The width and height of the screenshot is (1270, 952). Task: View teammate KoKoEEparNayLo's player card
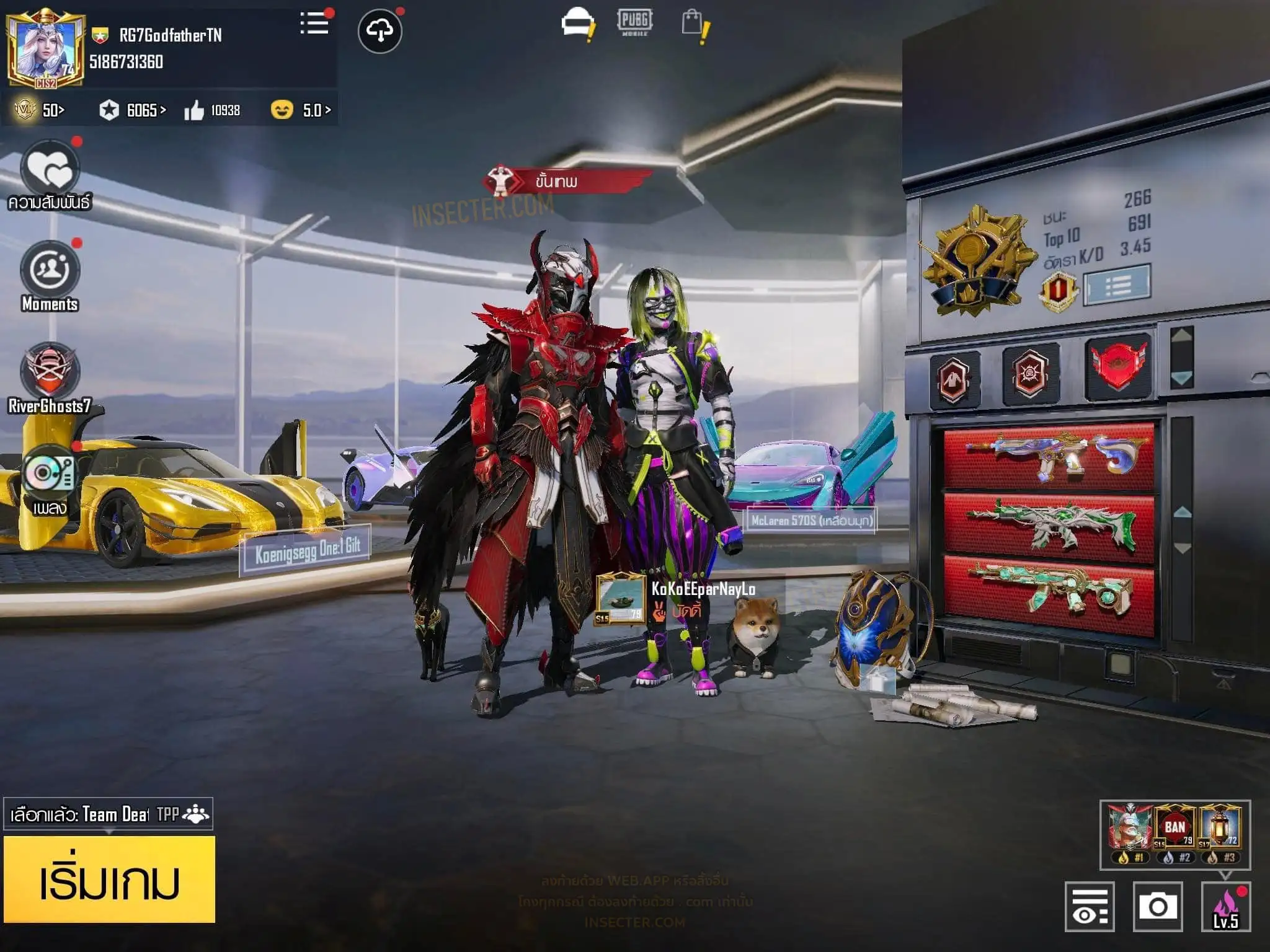click(x=620, y=598)
